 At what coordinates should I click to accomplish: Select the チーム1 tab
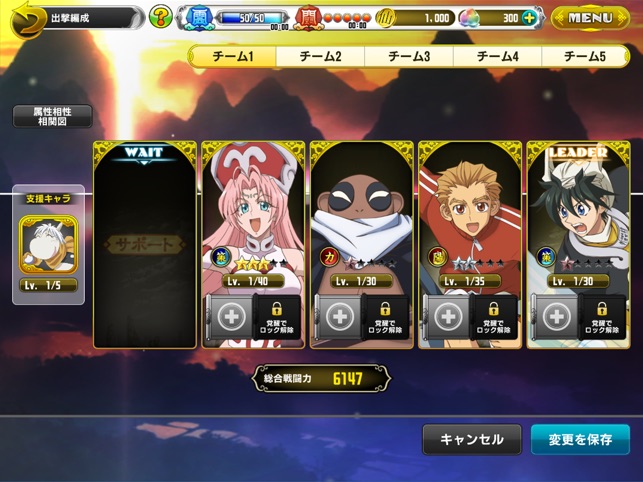tap(234, 56)
